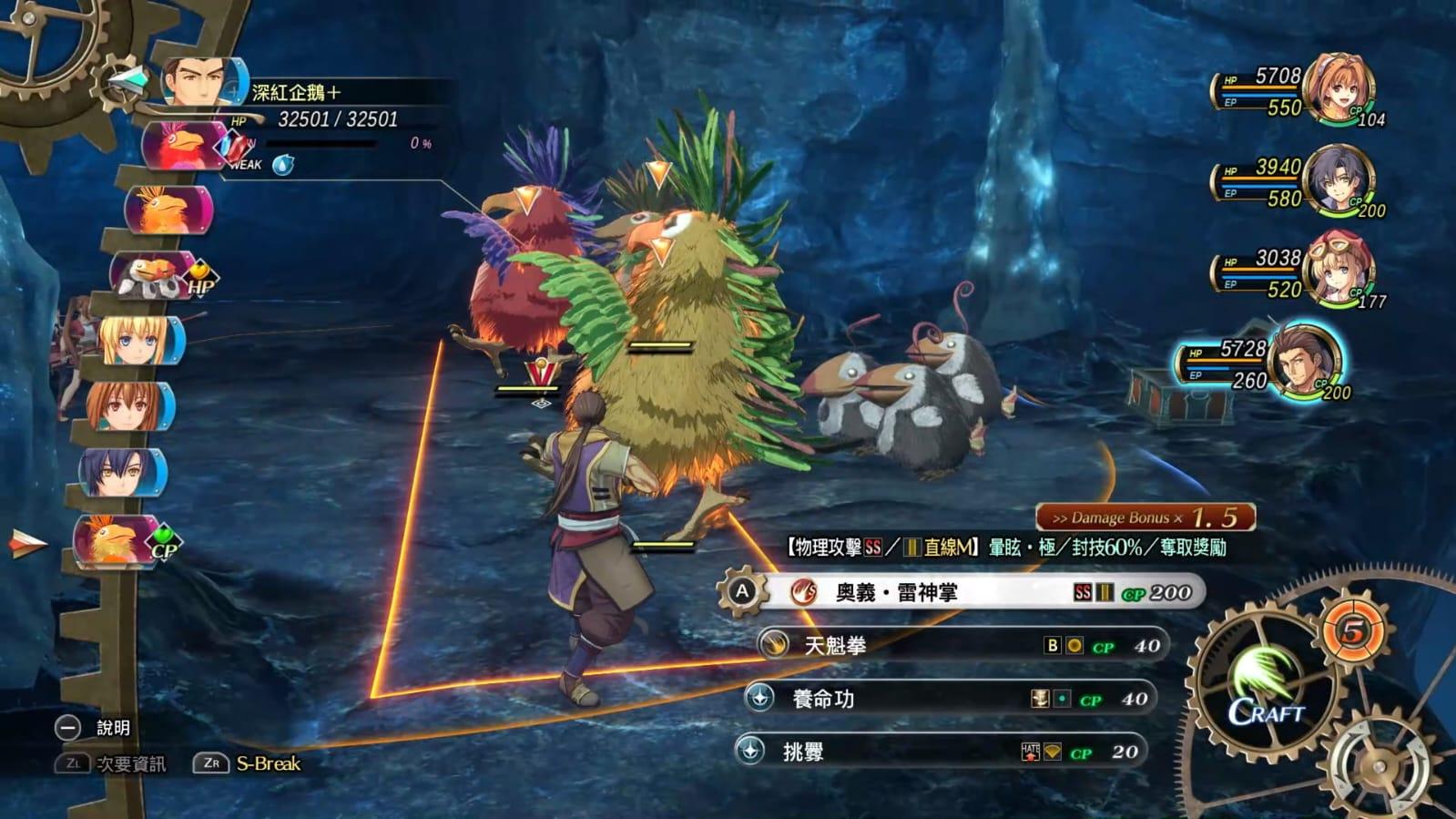This screenshot has width=1456, height=819.
Task: Select the turn-order portrait with HP bonus
Action: pyautogui.click(x=153, y=274)
